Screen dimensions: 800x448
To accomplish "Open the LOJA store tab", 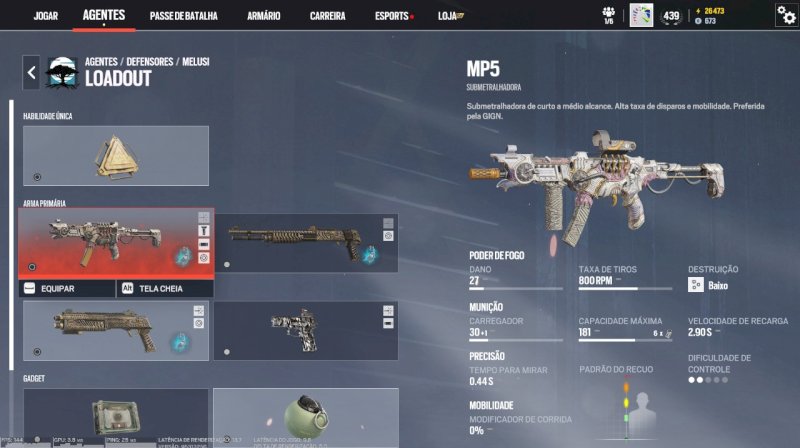I will [454, 16].
